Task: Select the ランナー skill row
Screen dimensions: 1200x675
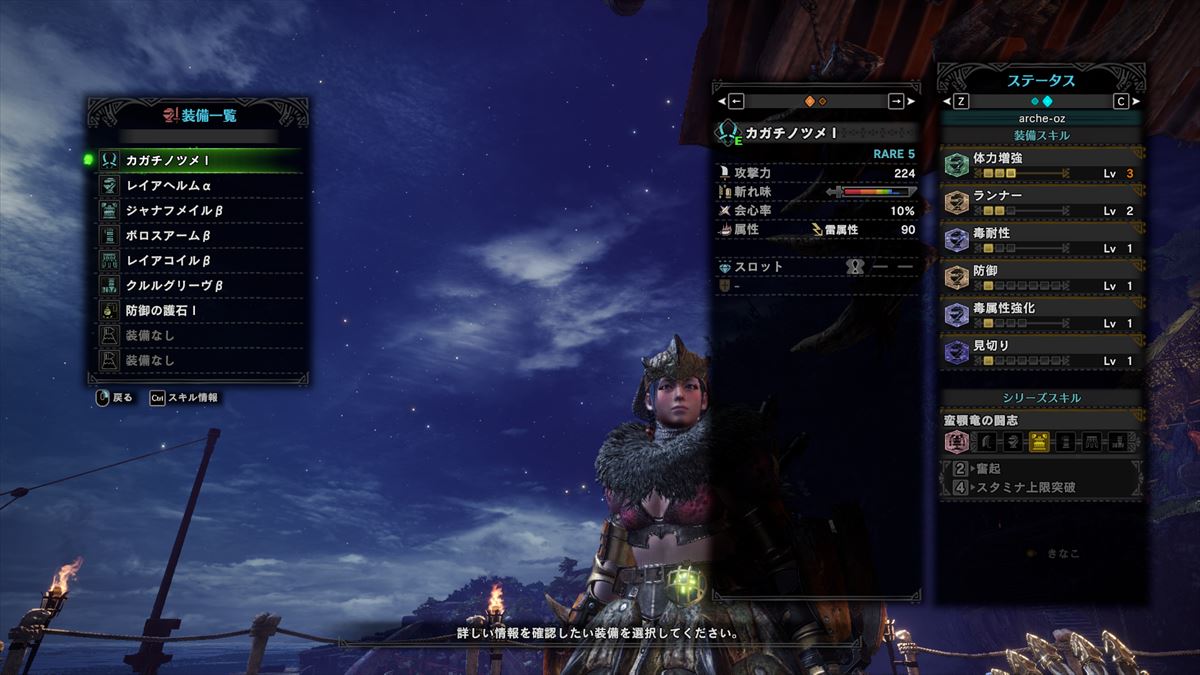Action: point(1041,203)
